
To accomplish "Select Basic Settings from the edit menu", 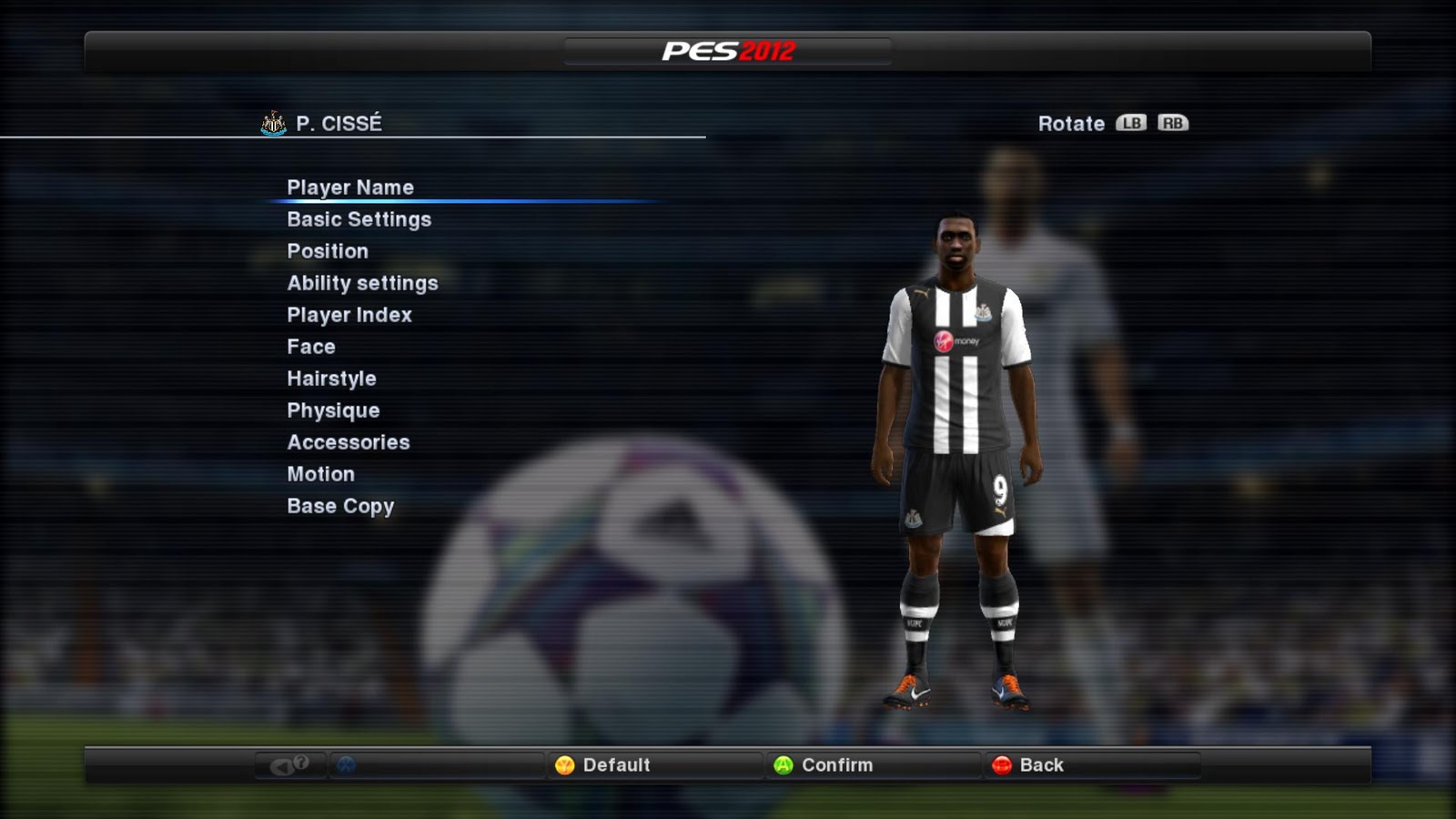I will pyautogui.click(x=359, y=218).
